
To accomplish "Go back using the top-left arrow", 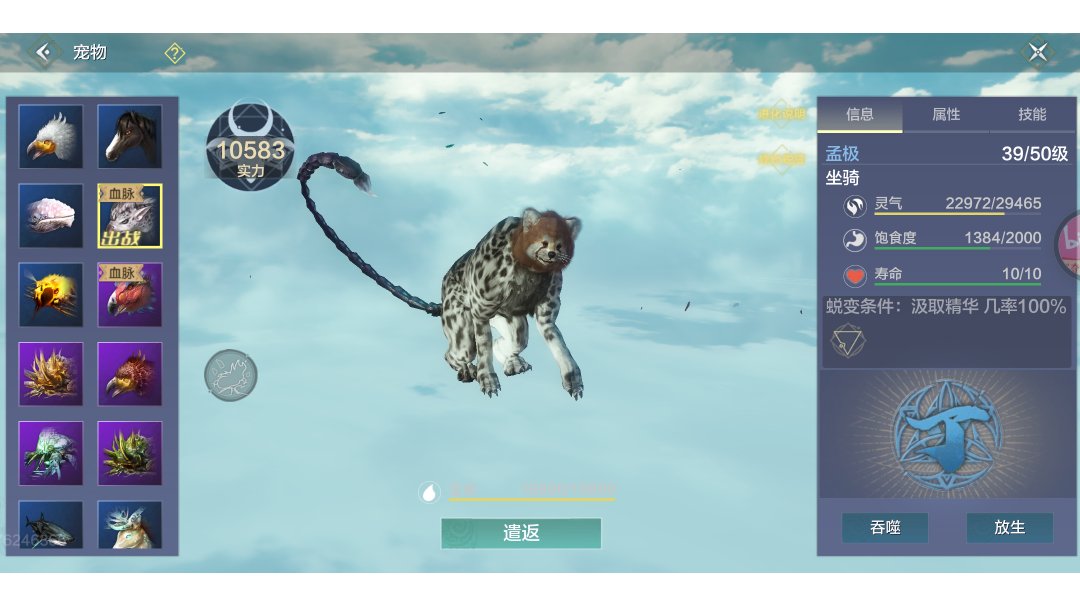I will click(x=43, y=52).
